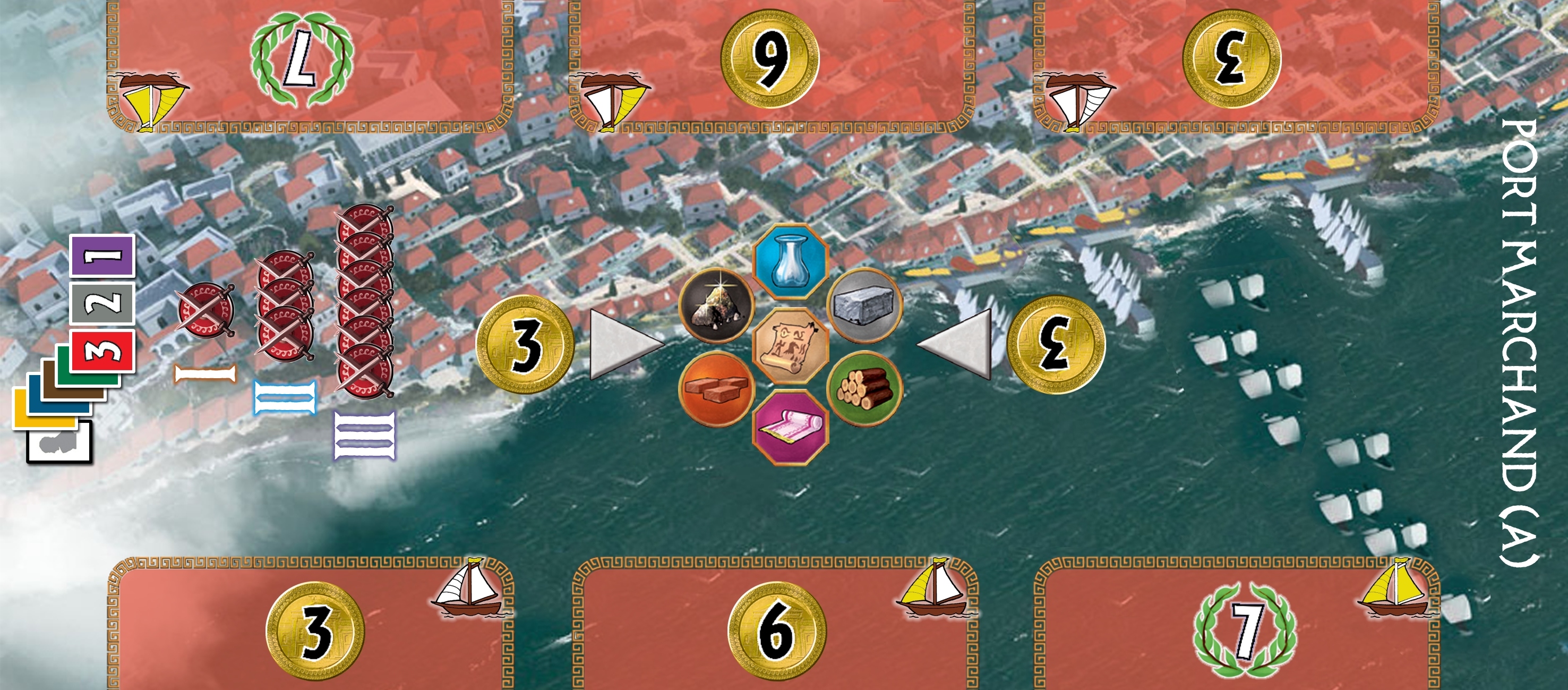The width and height of the screenshot is (1568, 690).
Task: Select the upside-down 6 coin wonder stage
Action: point(769,58)
